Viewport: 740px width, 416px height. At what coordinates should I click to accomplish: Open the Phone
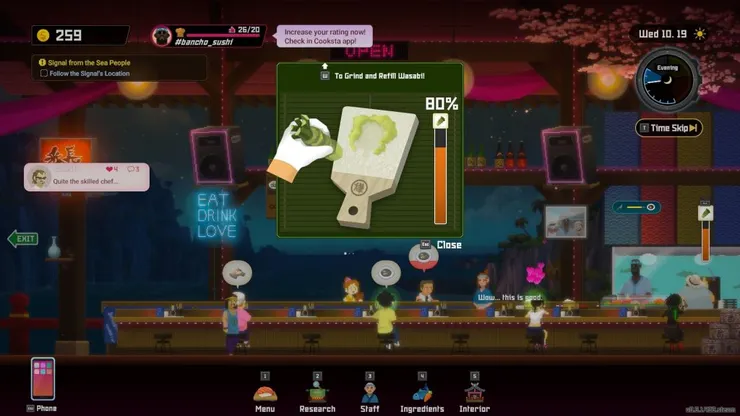[x=43, y=380]
